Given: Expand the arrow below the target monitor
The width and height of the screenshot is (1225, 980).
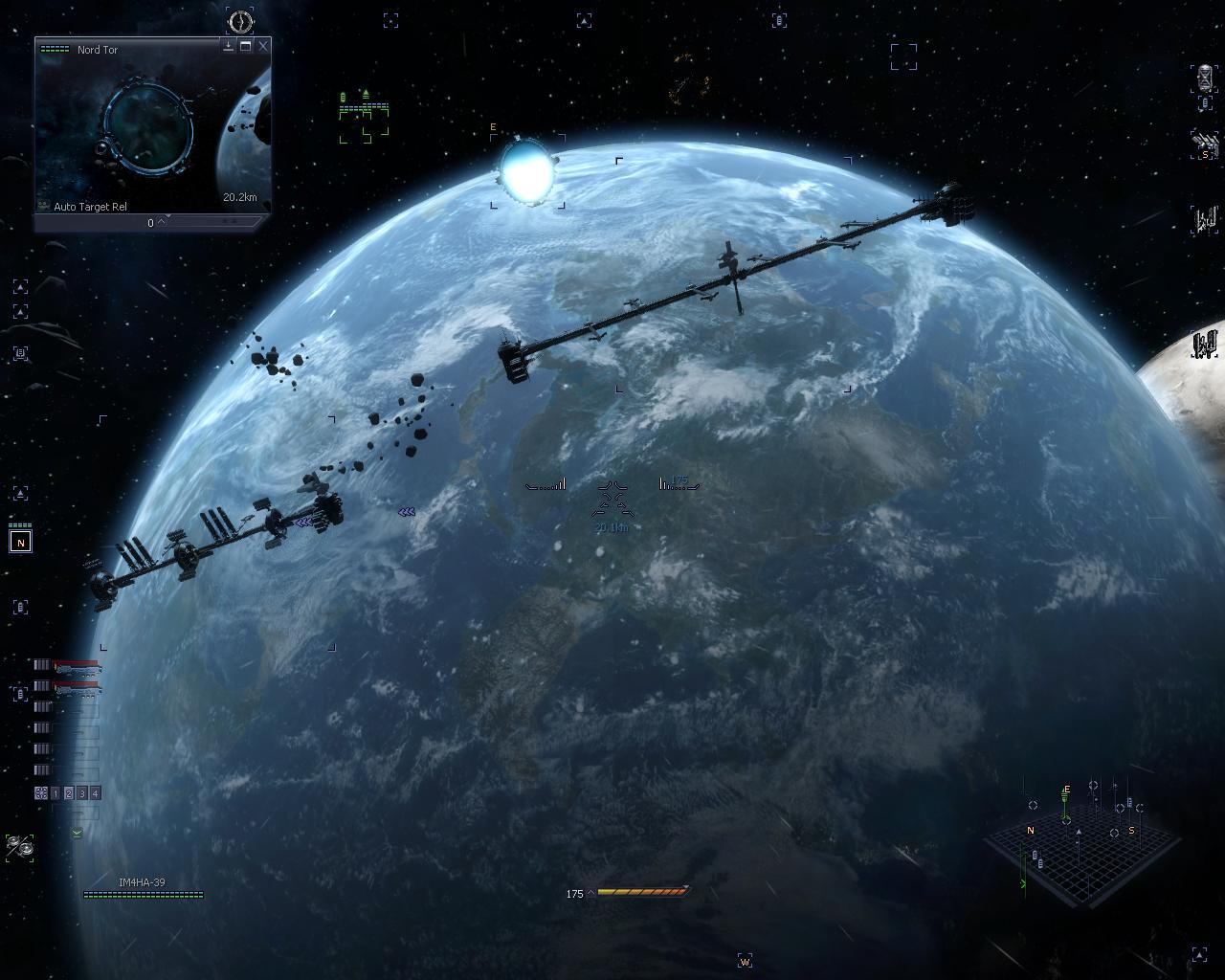Looking at the screenshot, I should [162, 222].
